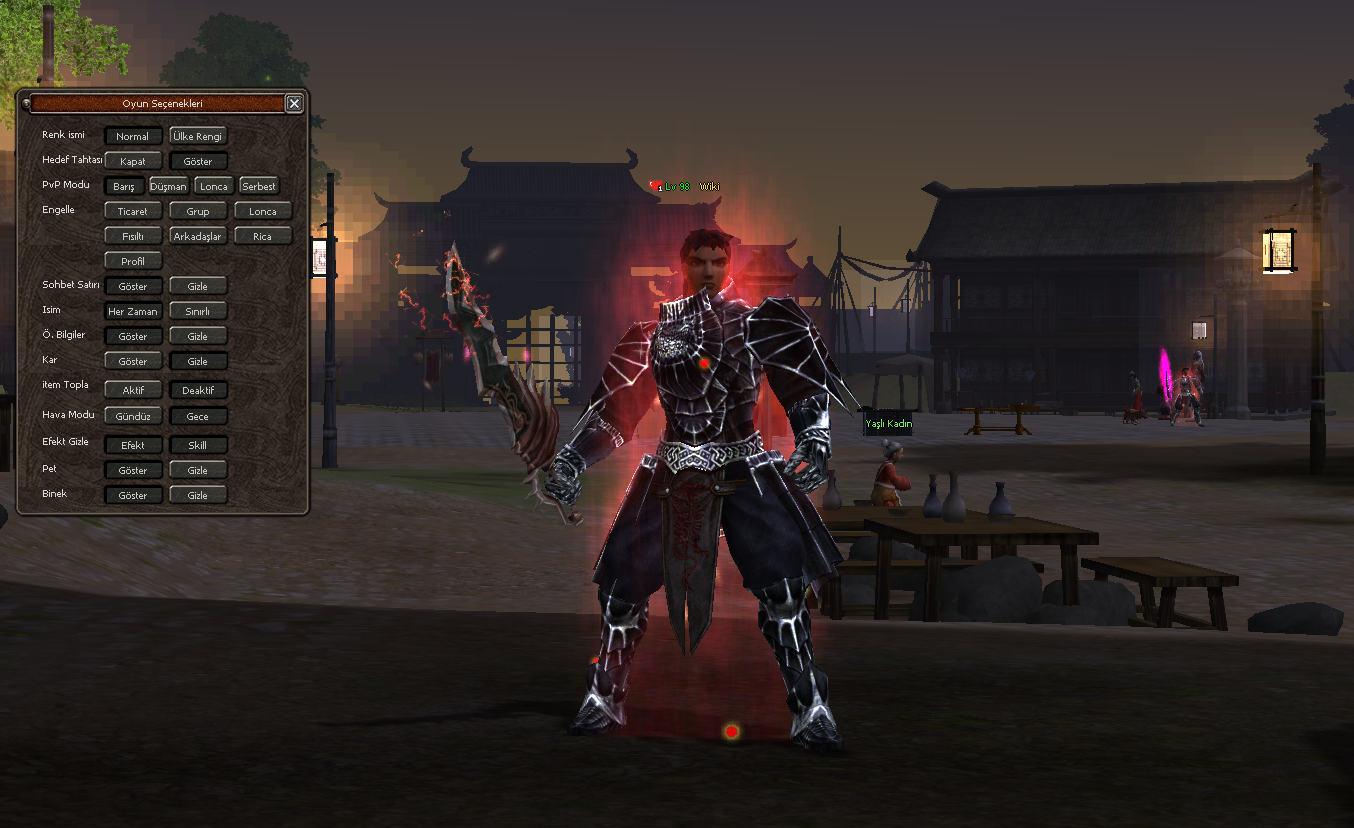The width and height of the screenshot is (1354, 828).
Task: Set Renk ismi to Normal
Action: 133,136
